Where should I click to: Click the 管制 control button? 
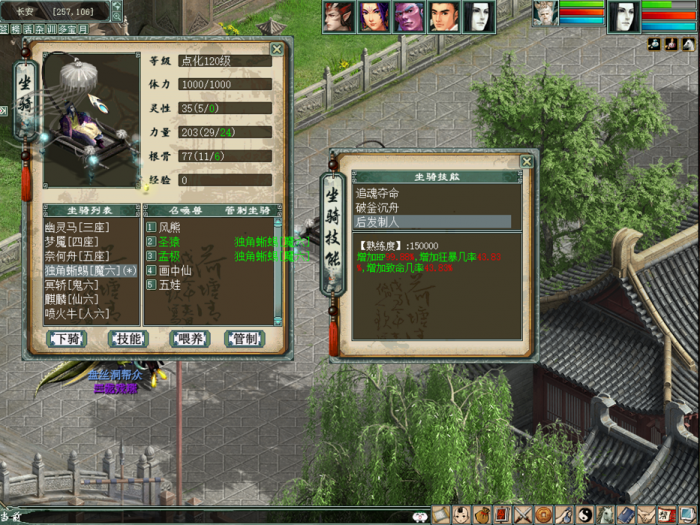(243, 339)
